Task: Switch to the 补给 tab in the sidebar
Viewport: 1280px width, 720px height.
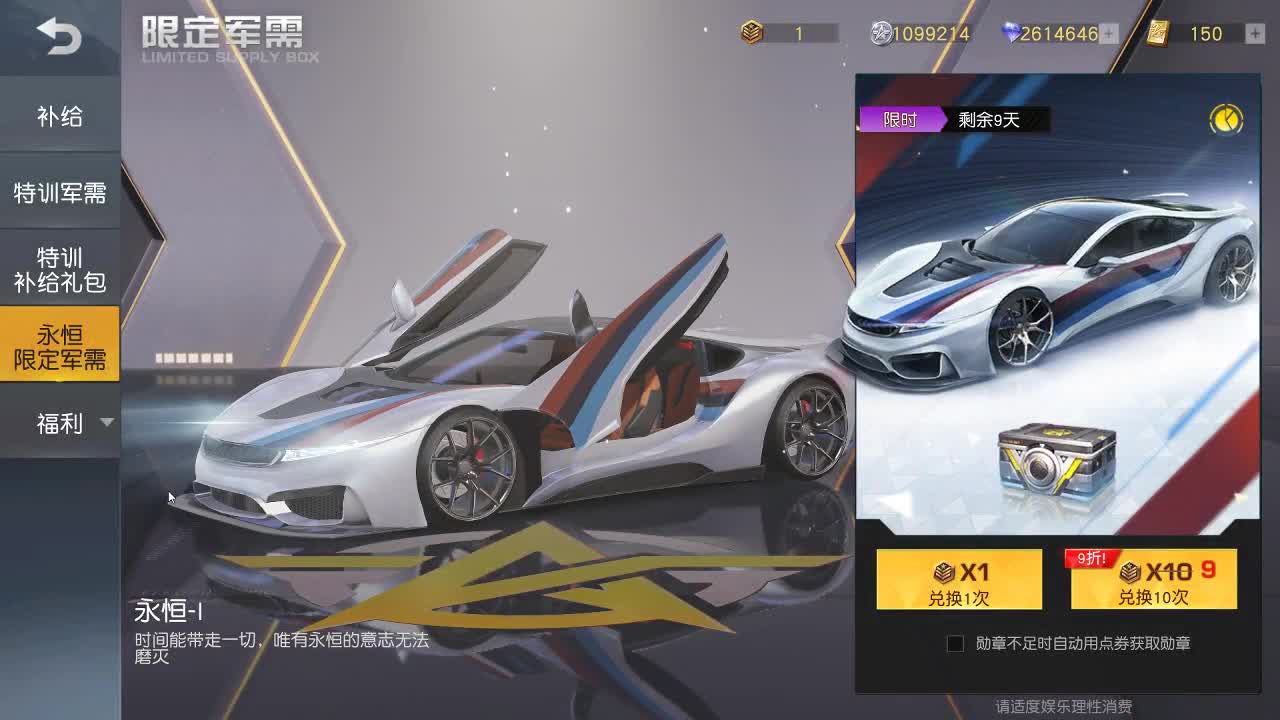Action: [x=60, y=115]
